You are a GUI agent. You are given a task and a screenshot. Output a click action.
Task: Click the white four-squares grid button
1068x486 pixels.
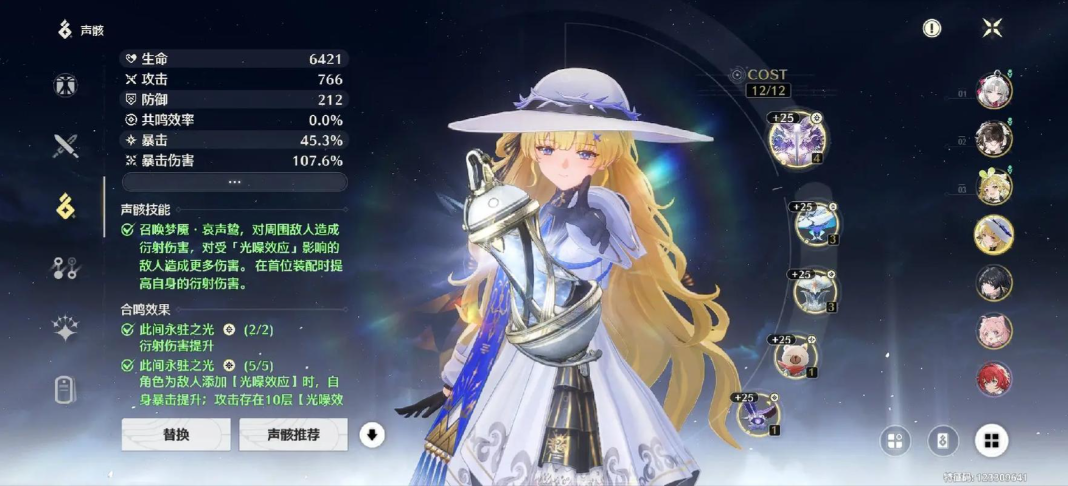[x=991, y=440]
